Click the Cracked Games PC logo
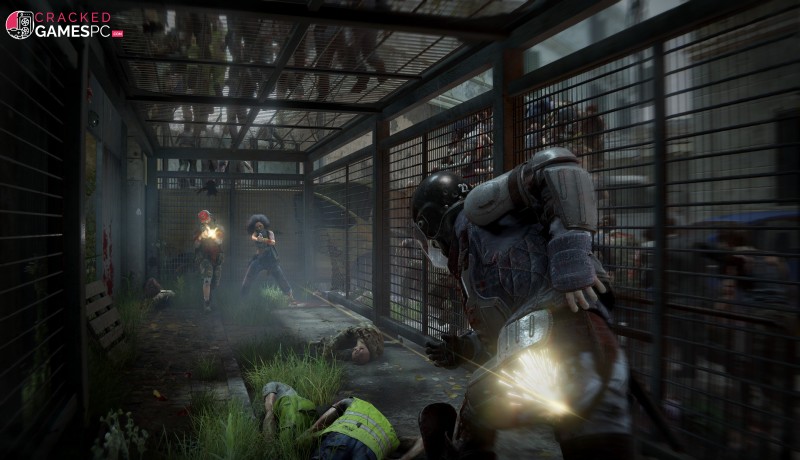The width and height of the screenshot is (800, 460). pos(62,24)
